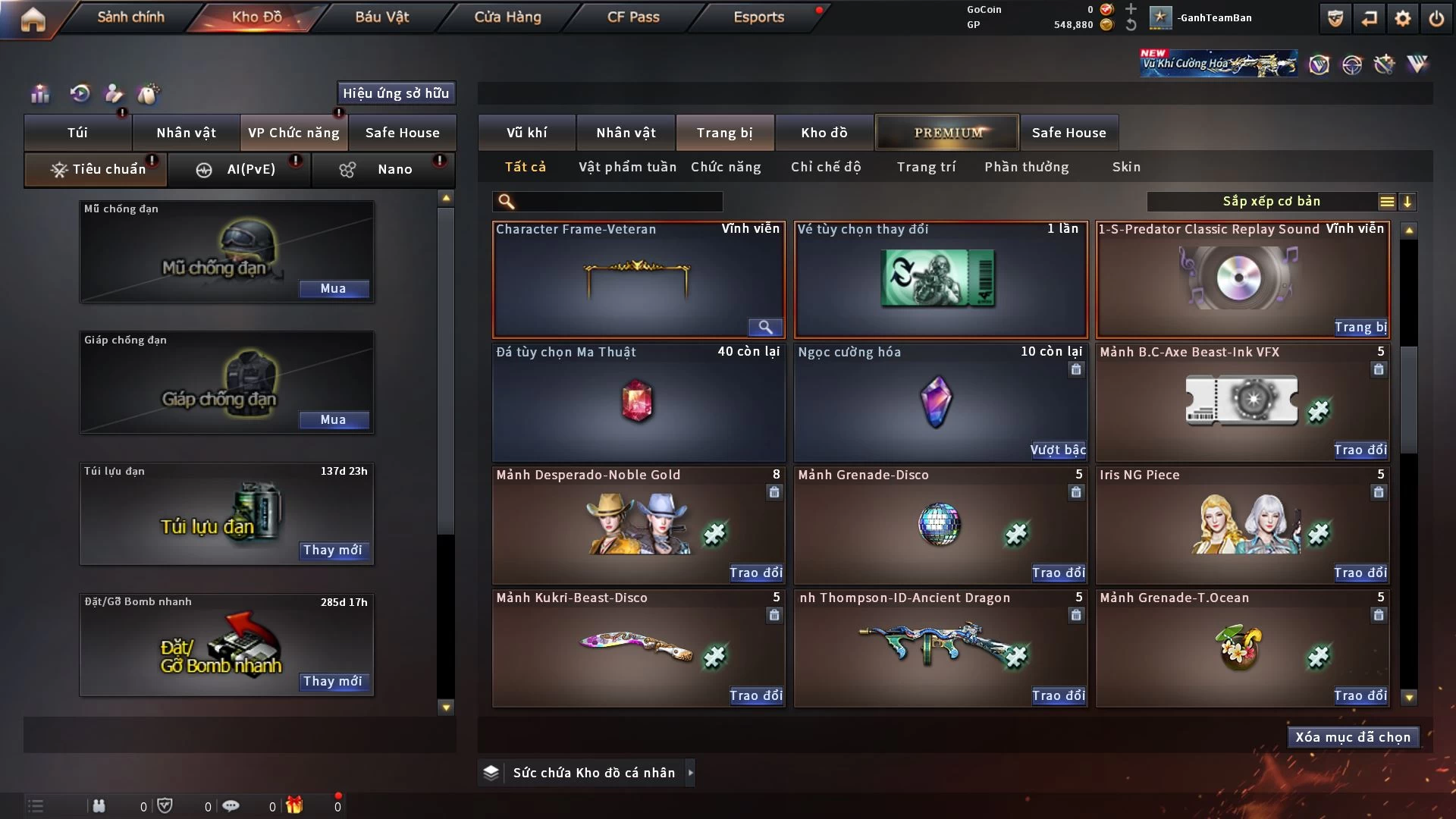Buy the Mũ chống đạn helmet
The height and width of the screenshot is (819, 1456).
pos(333,288)
